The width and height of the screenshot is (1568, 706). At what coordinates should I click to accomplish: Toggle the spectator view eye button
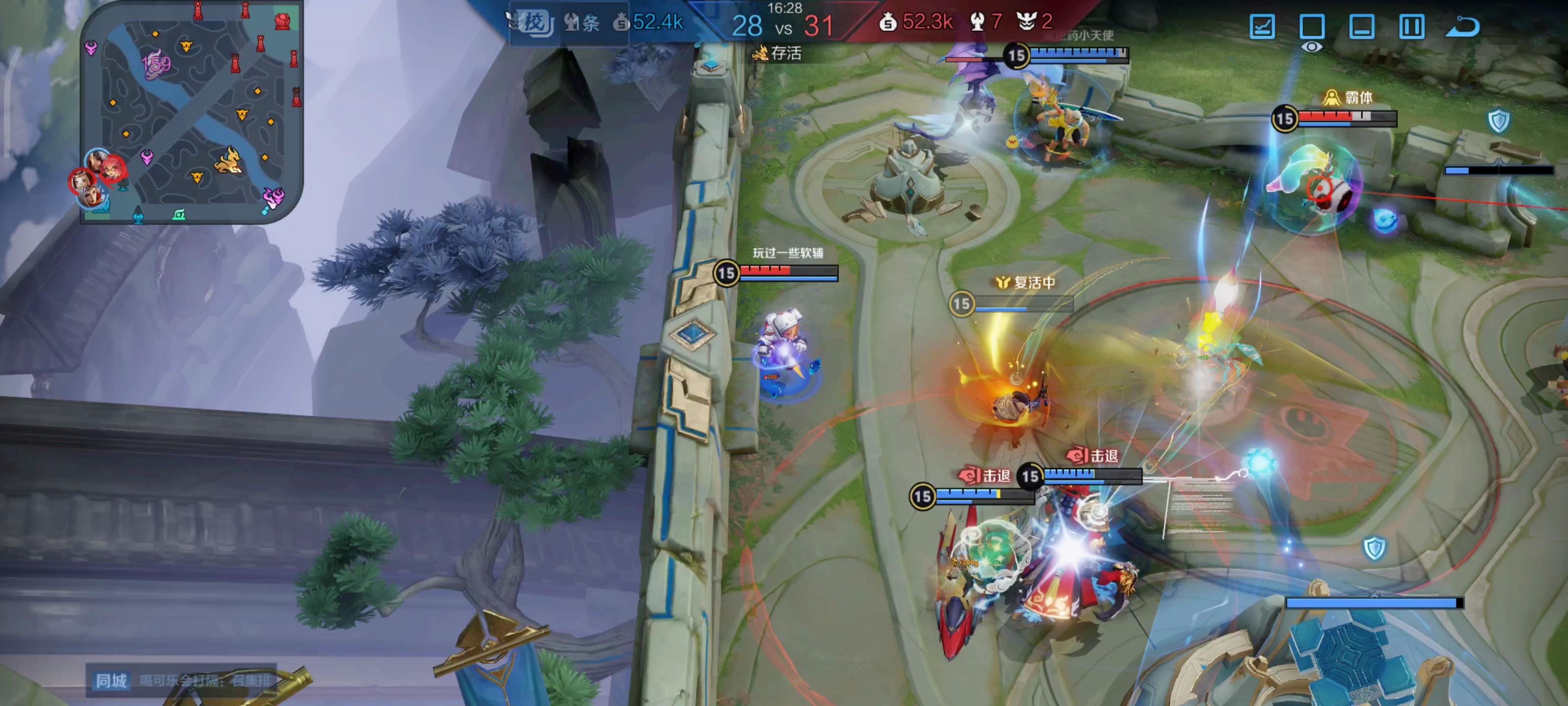[1312, 30]
